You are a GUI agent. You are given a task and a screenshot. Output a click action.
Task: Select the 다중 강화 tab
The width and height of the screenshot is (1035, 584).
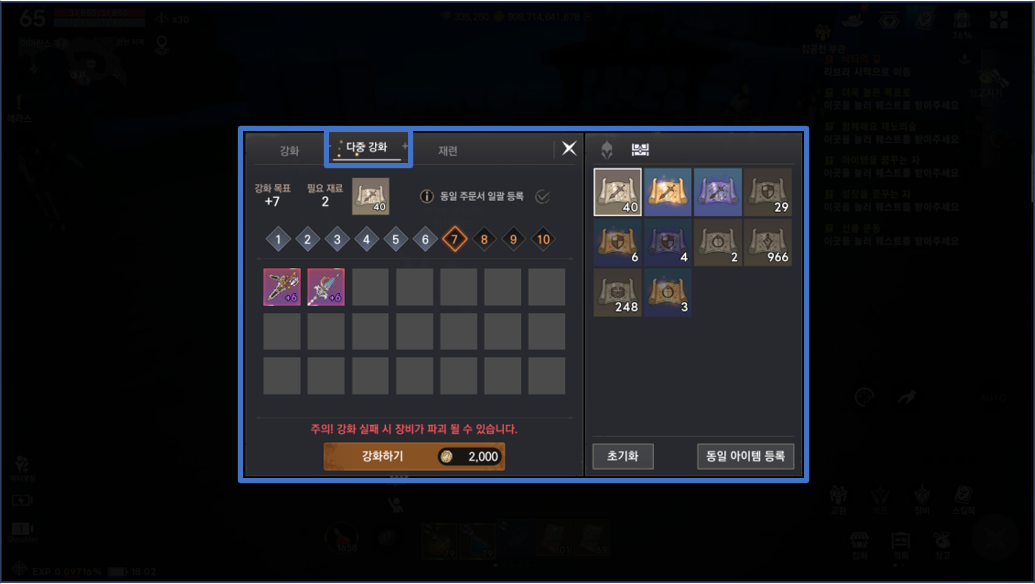pyautogui.click(x=366, y=148)
